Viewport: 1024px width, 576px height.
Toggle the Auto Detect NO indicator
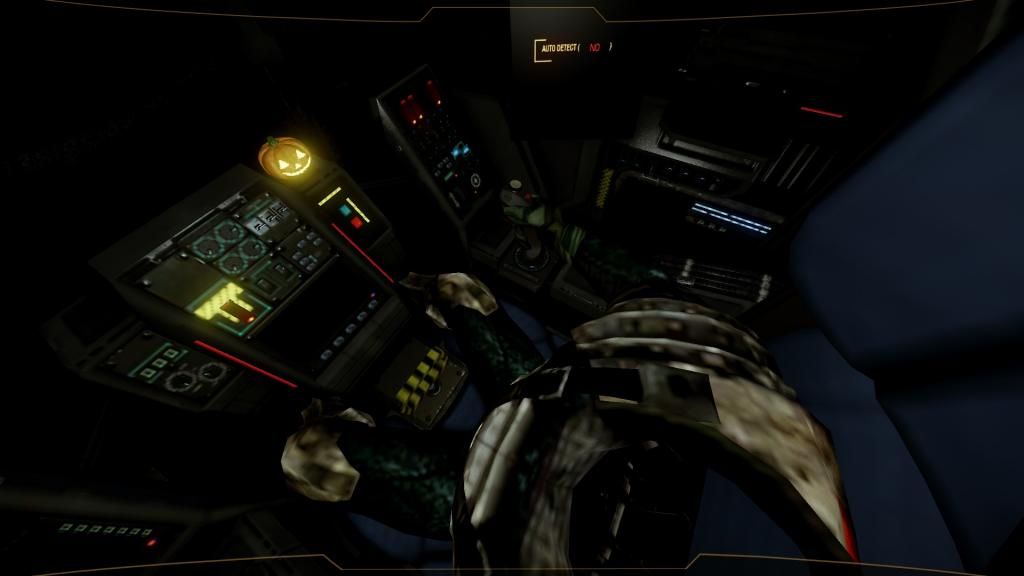point(596,48)
